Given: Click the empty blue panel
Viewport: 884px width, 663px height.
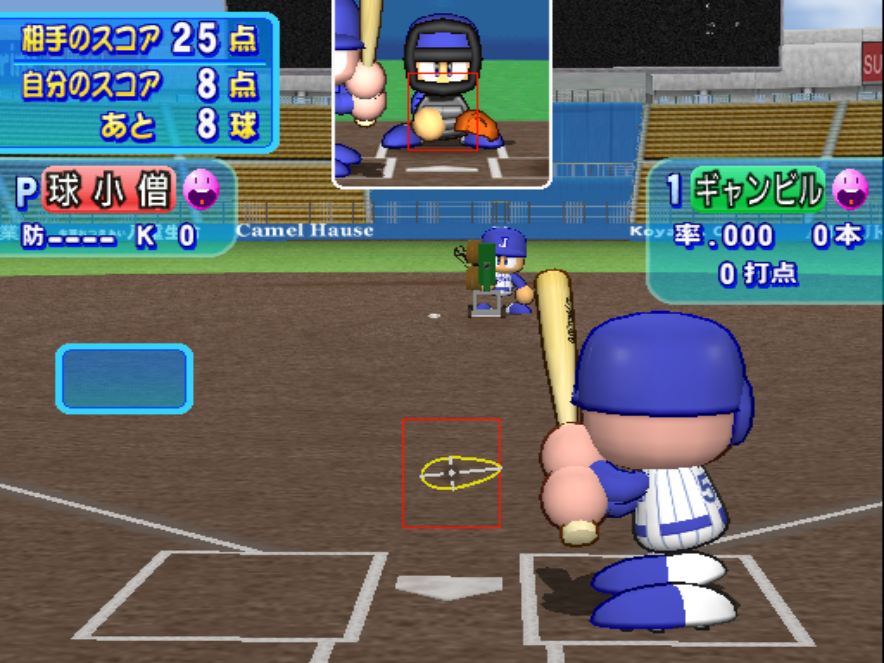Looking at the screenshot, I should pos(124,379).
